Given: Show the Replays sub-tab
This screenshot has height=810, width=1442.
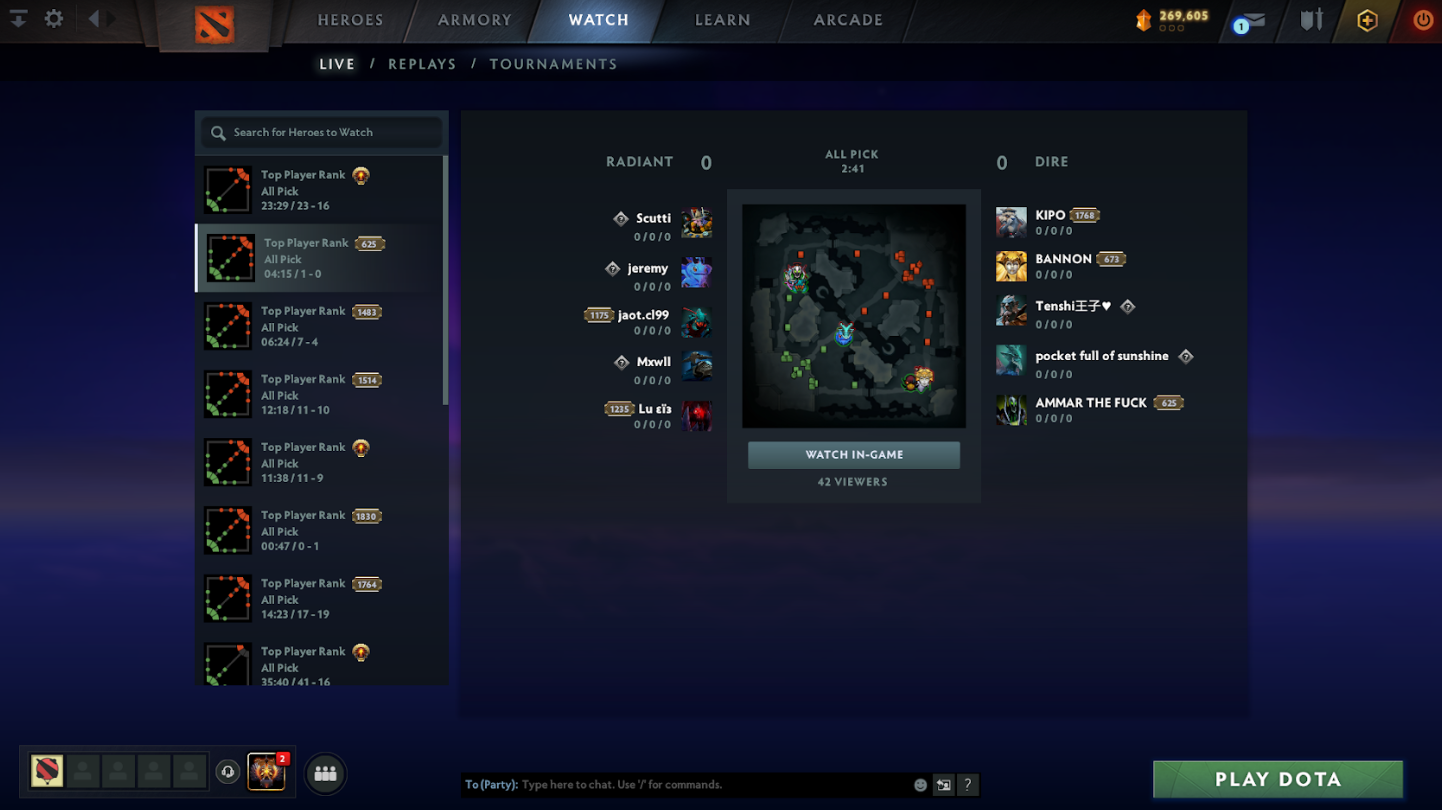Looking at the screenshot, I should click(x=422, y=64).
